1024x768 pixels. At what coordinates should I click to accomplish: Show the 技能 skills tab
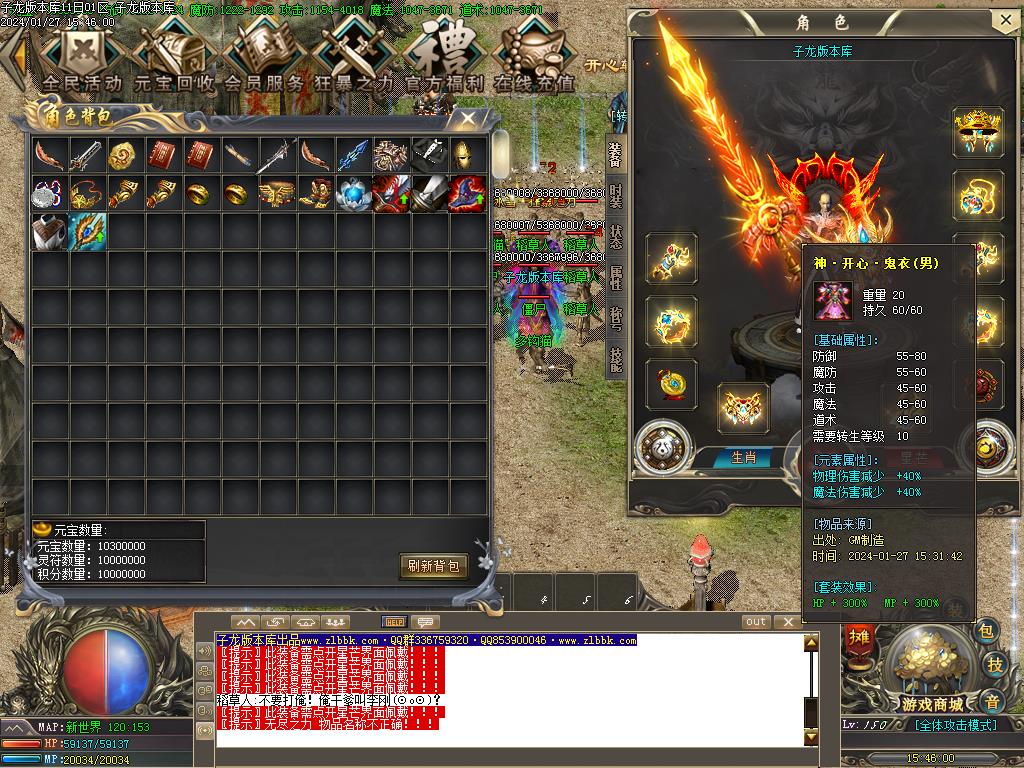(615, 359)
